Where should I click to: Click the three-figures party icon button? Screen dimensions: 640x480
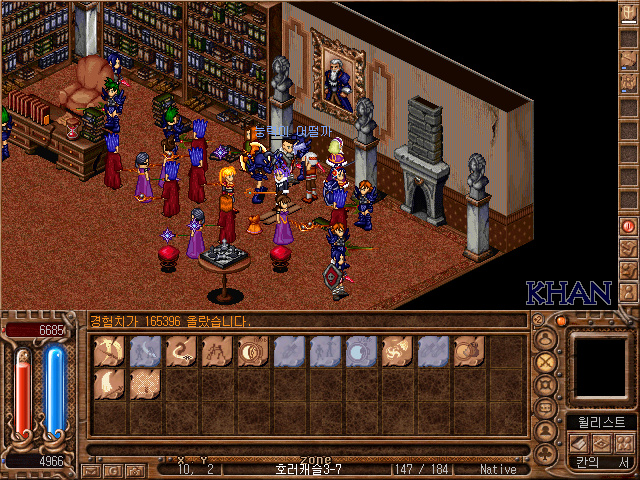(x=625, y=443)
